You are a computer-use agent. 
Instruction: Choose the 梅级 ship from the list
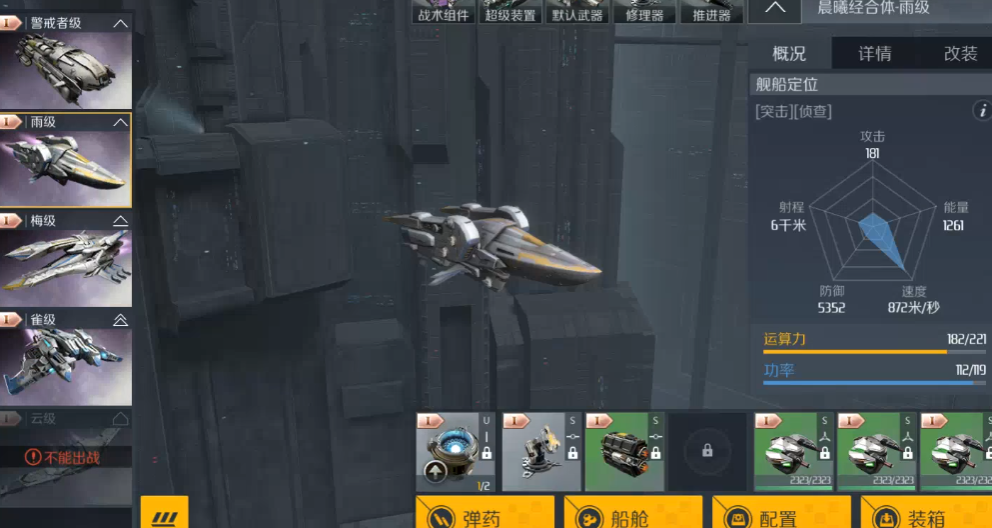[66, 259]
